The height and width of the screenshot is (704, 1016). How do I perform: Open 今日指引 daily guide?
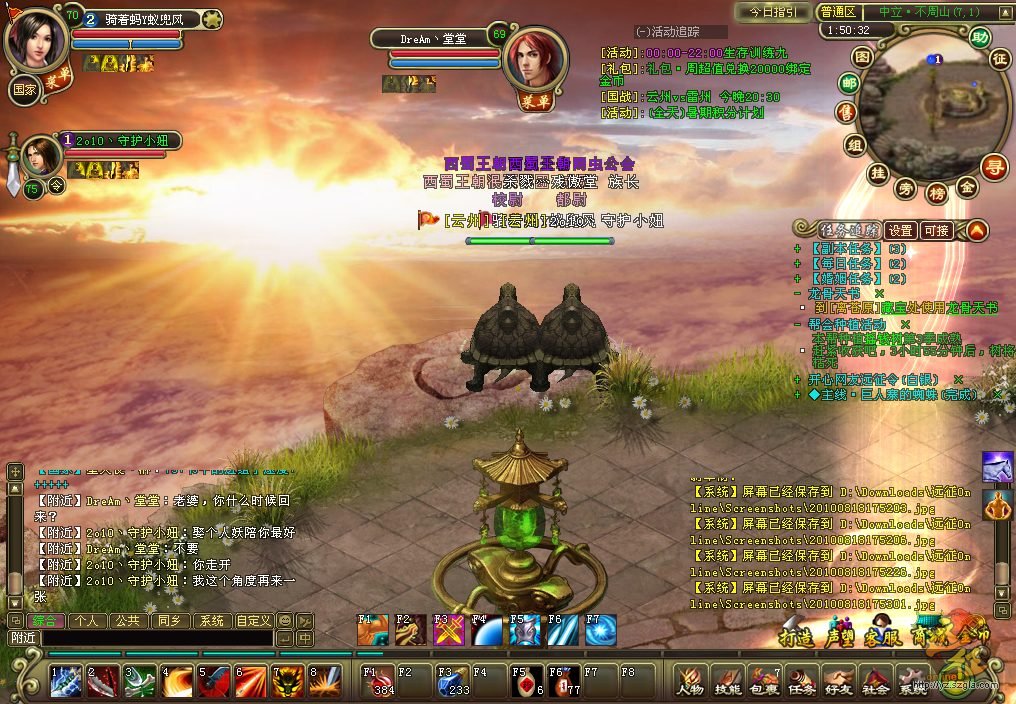tap(773, 12)
